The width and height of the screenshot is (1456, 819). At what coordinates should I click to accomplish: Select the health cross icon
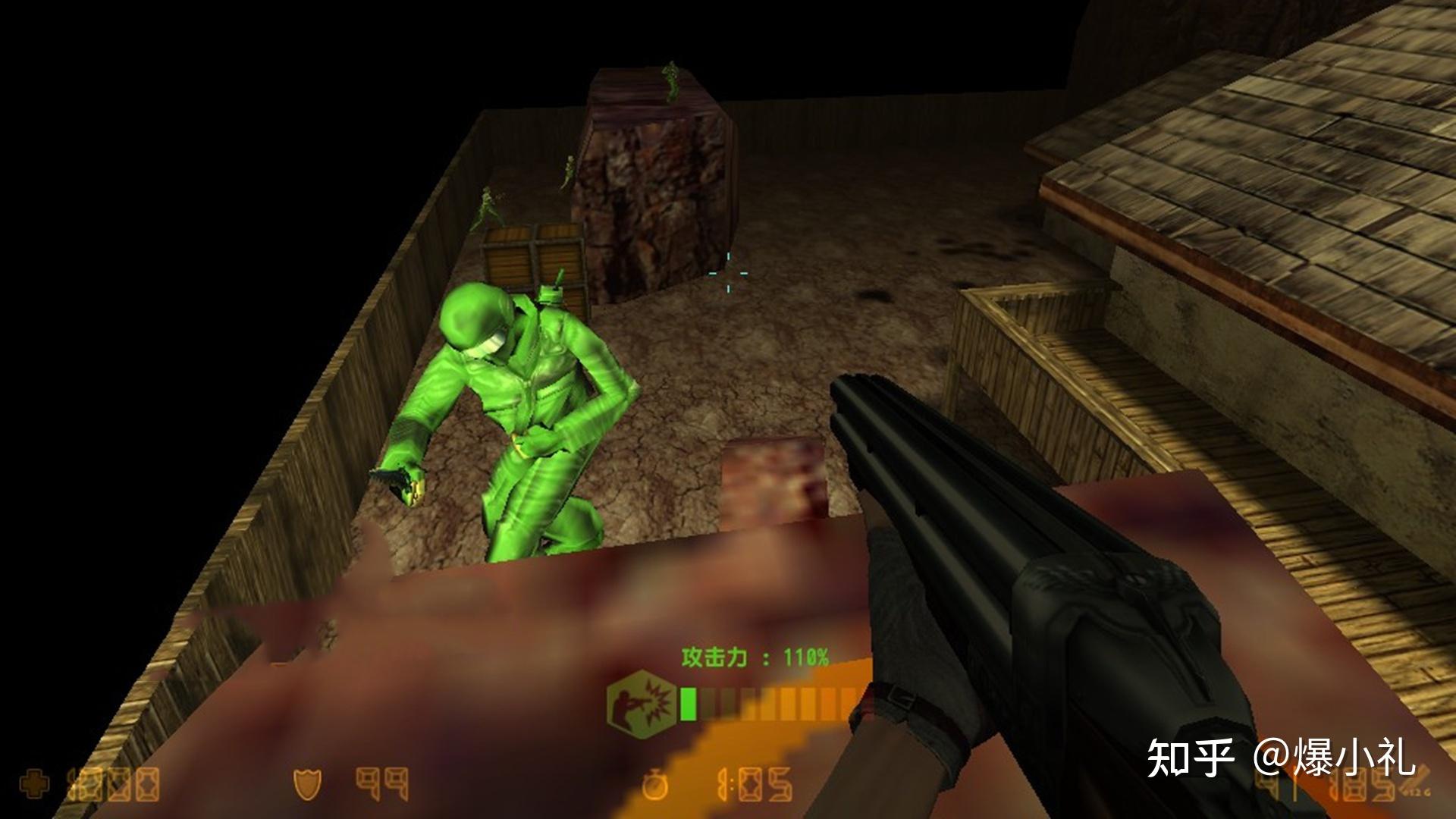tap(36, 785)
